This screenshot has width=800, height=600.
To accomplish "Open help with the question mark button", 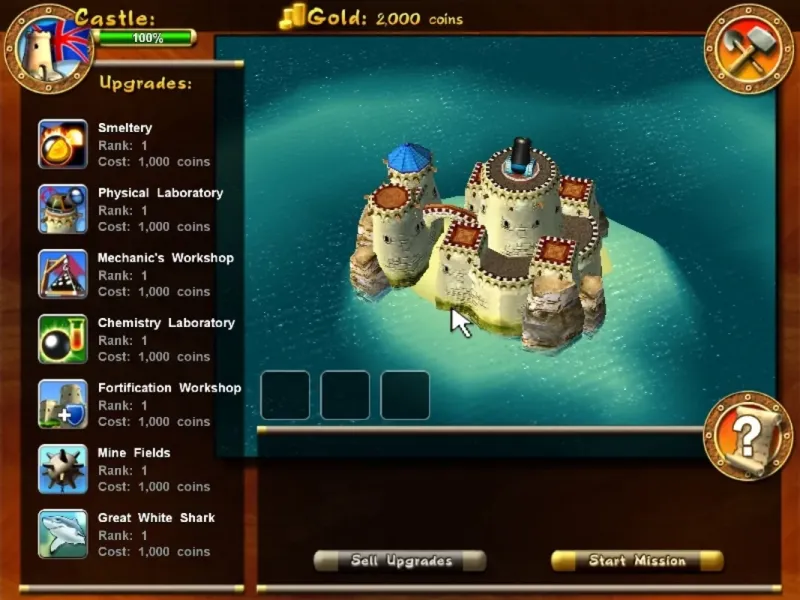I will click(x=747, y=436).
